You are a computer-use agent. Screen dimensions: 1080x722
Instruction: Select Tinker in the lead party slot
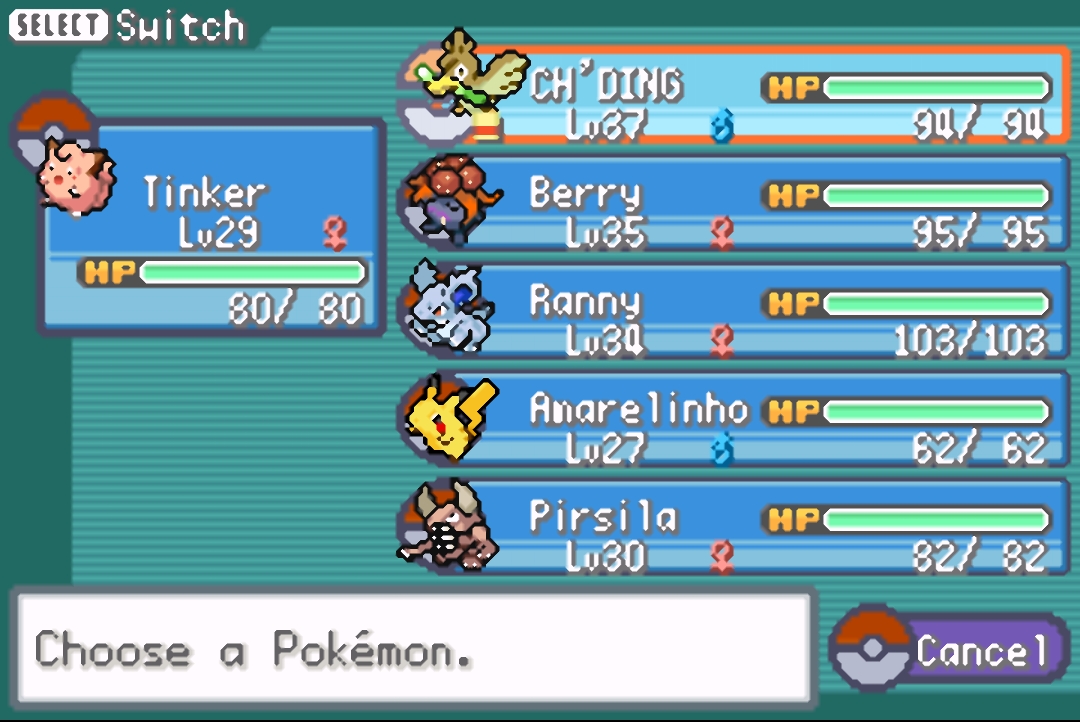pyautogui.click(x=212, y=226)
